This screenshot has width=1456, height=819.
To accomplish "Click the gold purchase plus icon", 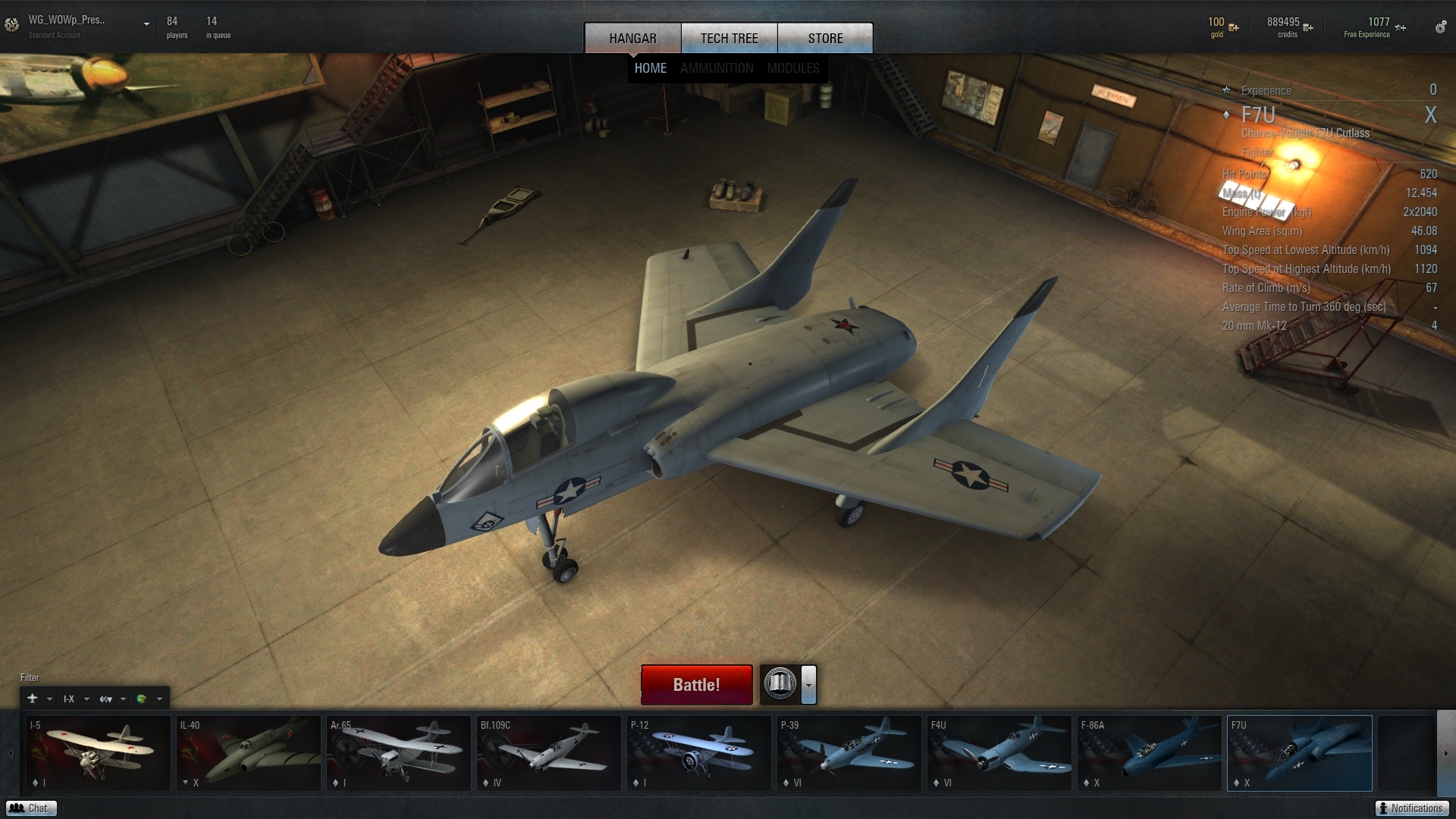I will (x=1234, y=27).
